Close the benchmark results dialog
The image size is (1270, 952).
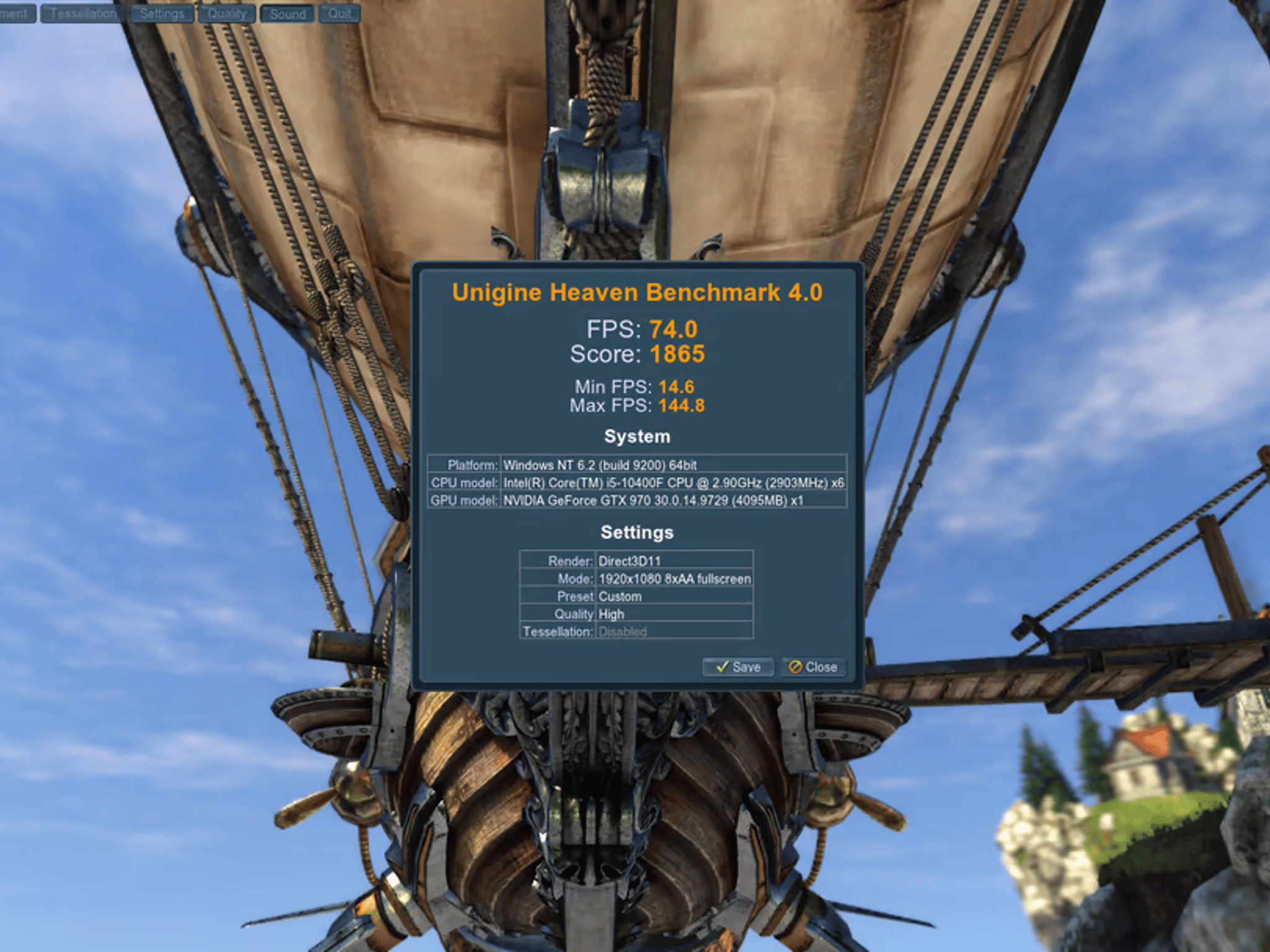point(812,668)
